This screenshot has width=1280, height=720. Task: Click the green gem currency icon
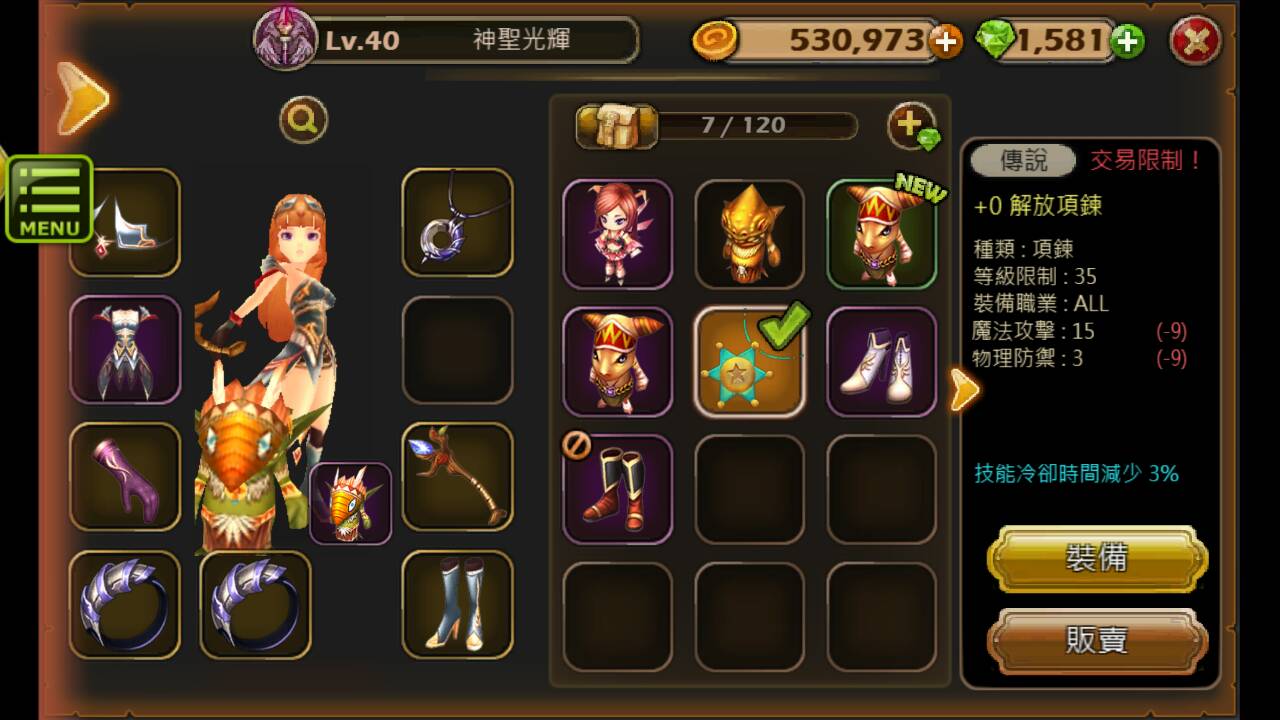(992, 42)
